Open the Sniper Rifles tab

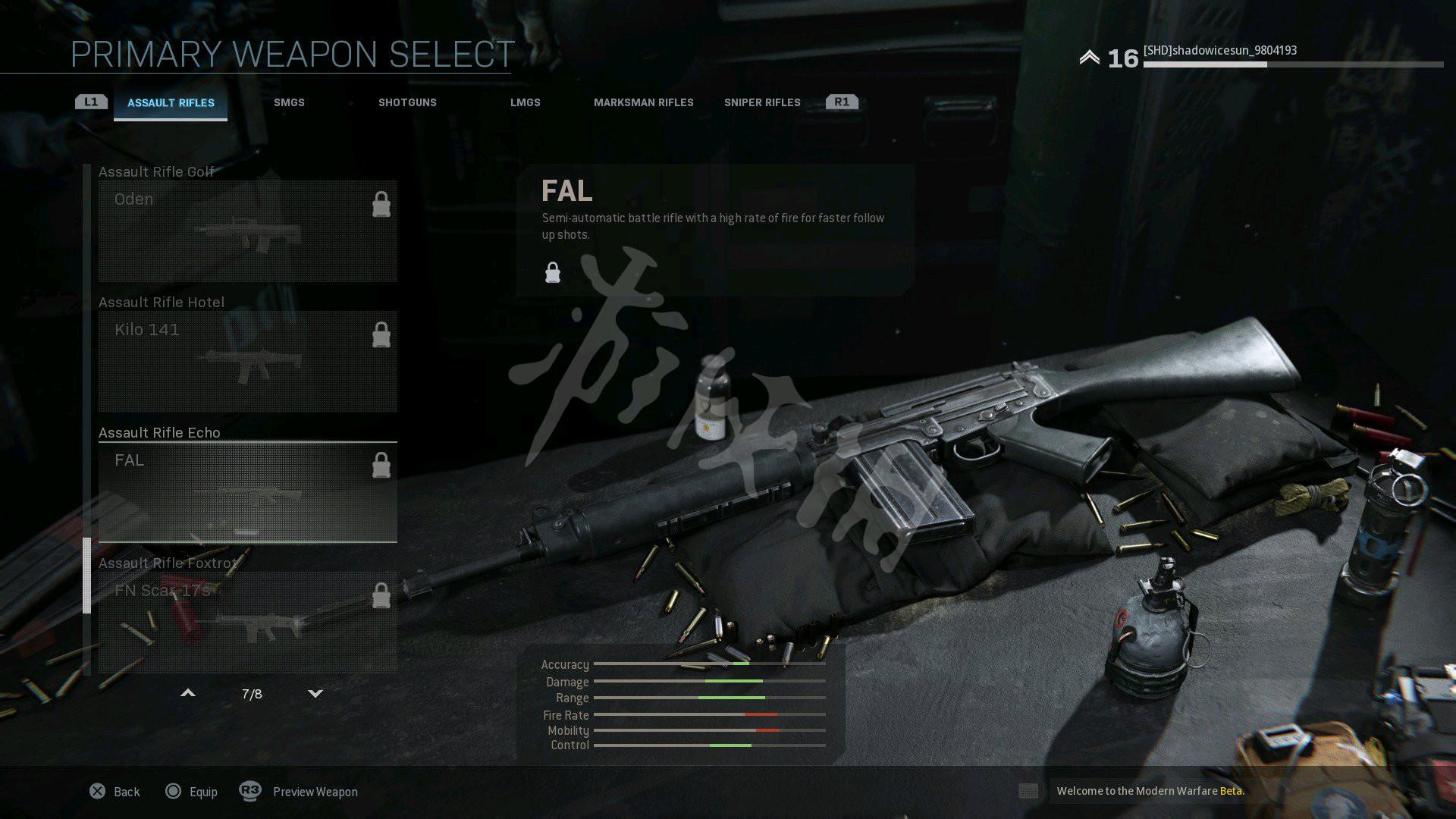[761, 103]
